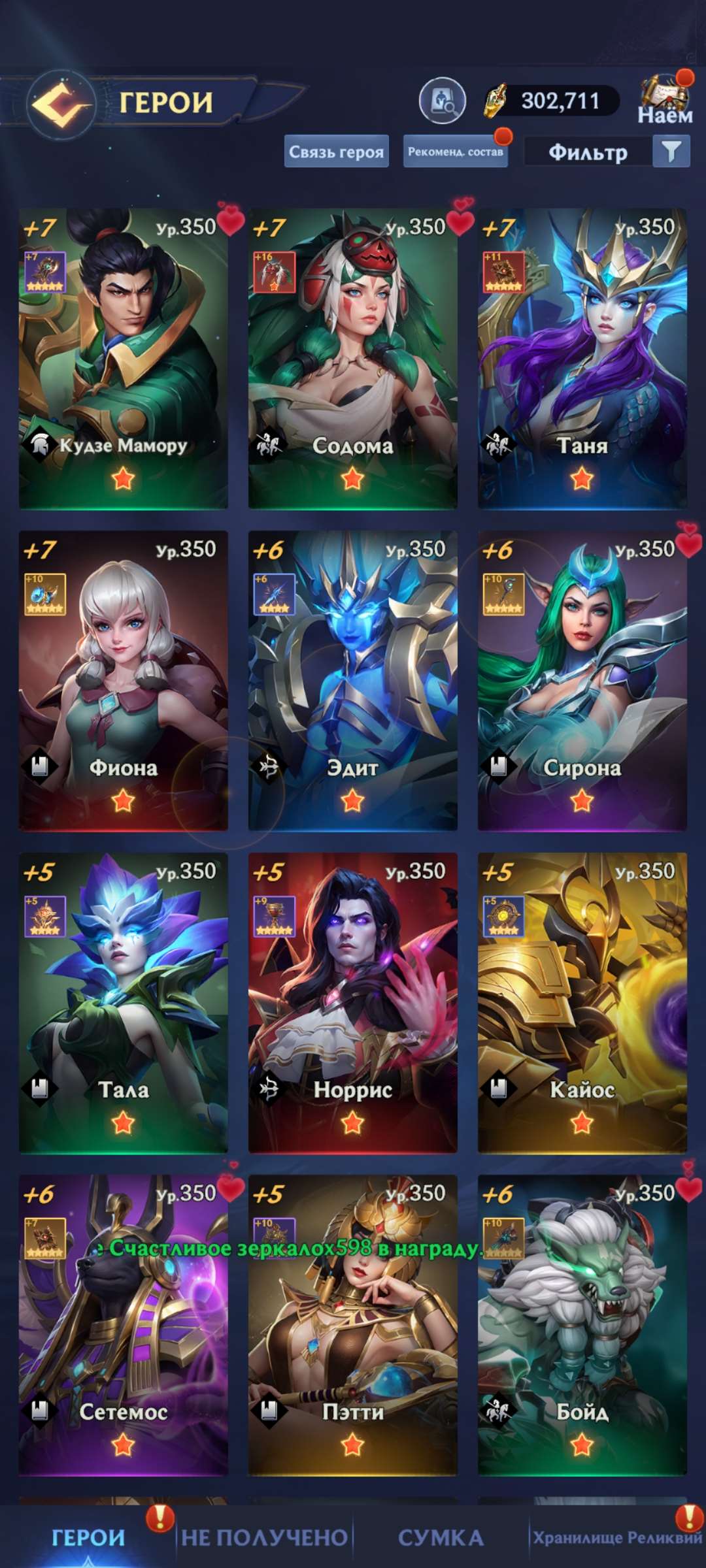The image size is (706, 1568).
Task: Select the Сетемос hero card
Action: click(x=123, y=1324)
